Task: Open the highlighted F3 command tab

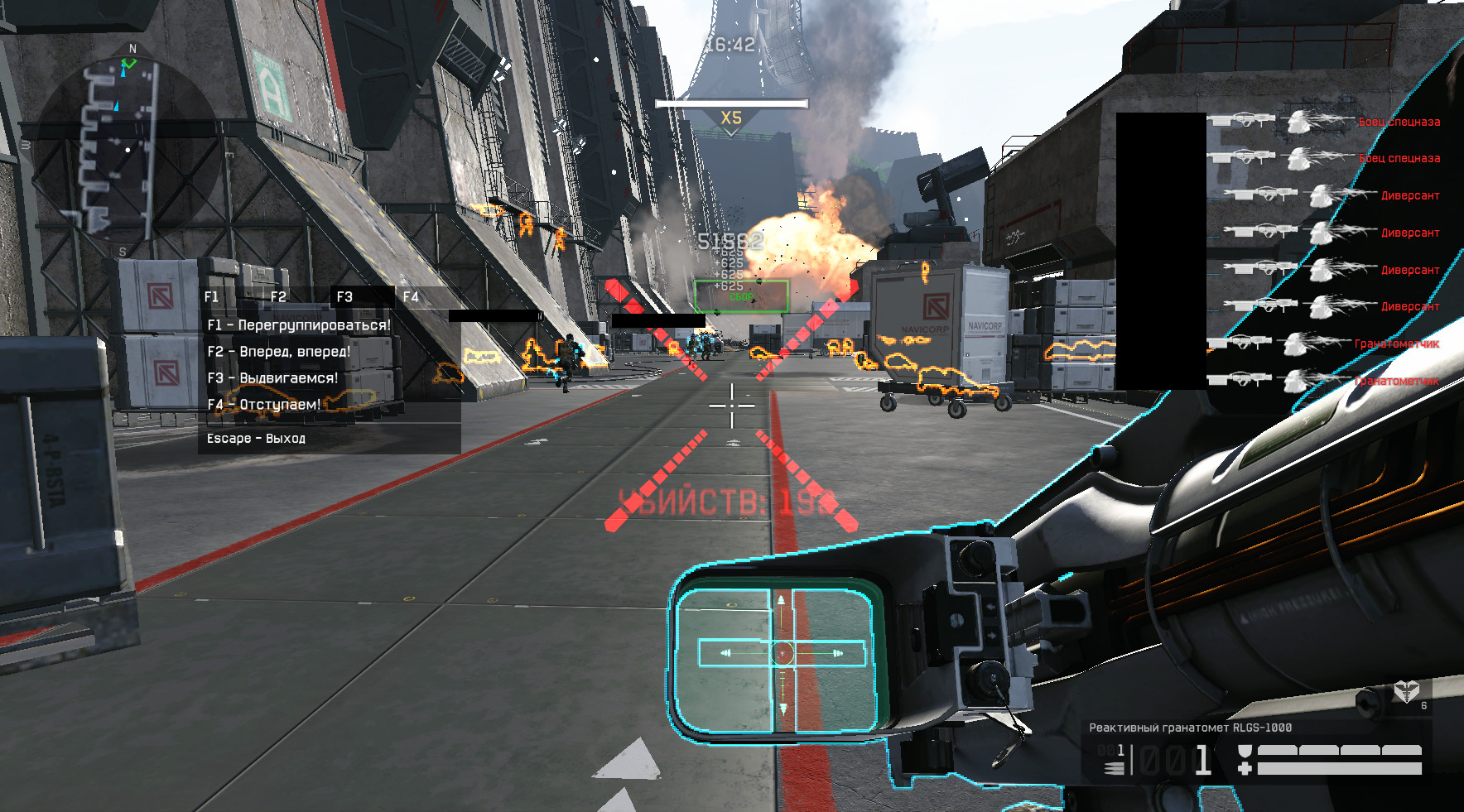Action: pyautogui.click(x=344, y=296)
